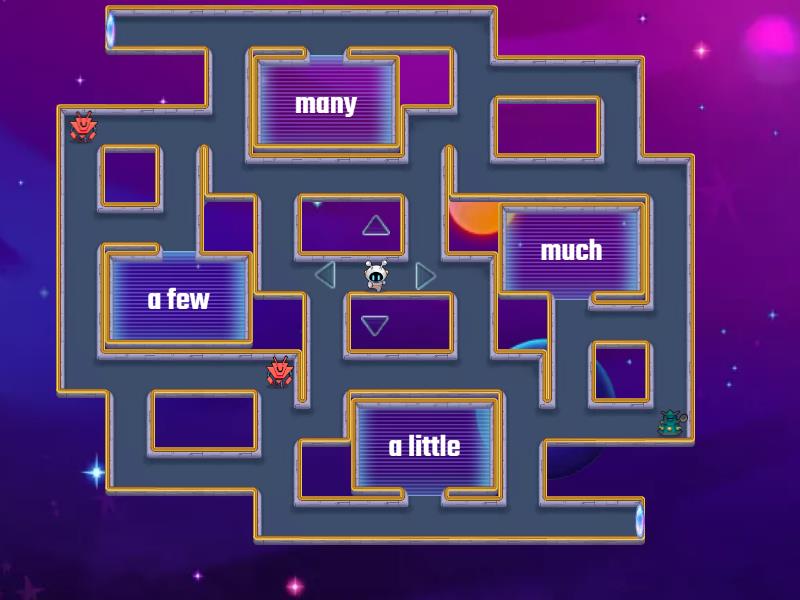Select the "a little" answer zone
Screen dimensions: 800x600
click(424, 446)
